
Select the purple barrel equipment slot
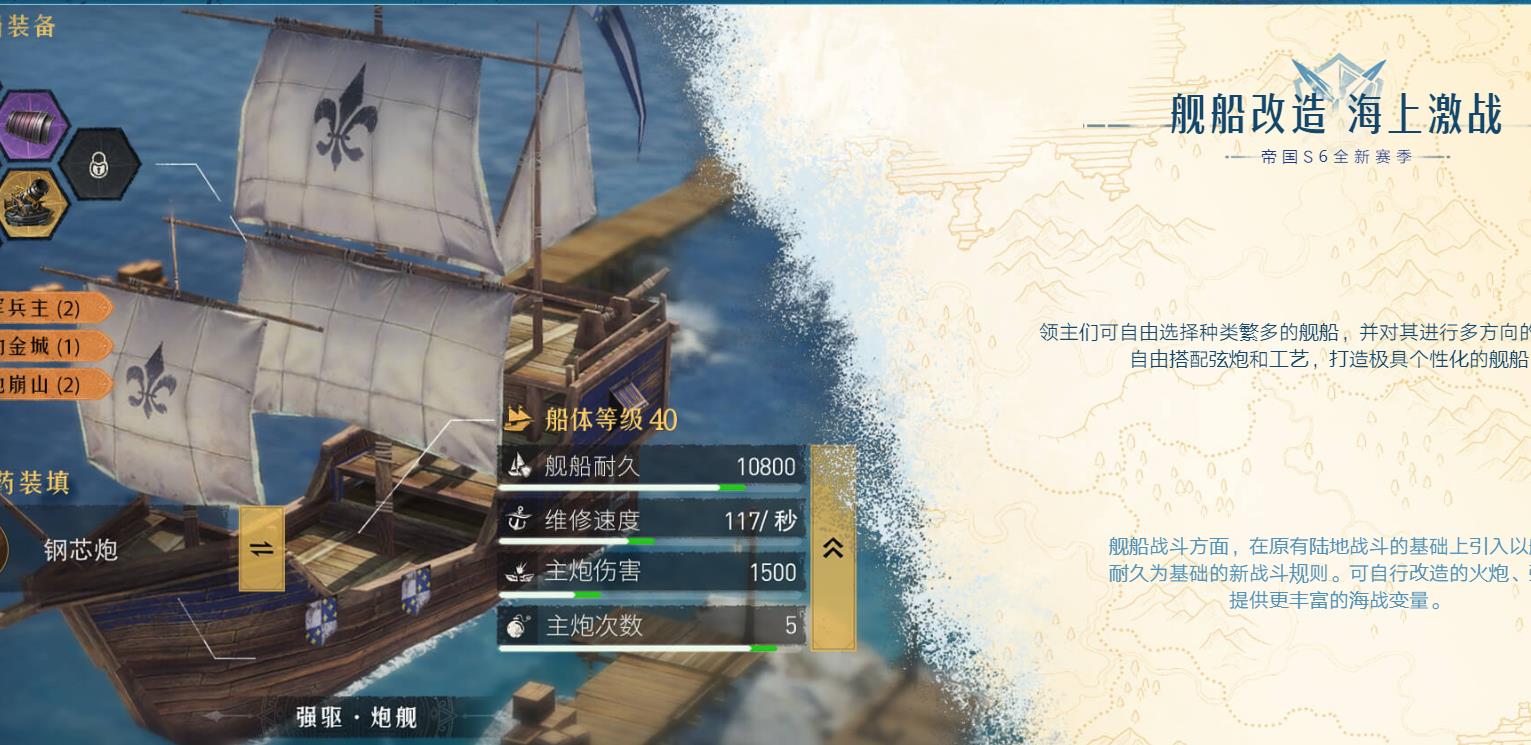point(32,125)
